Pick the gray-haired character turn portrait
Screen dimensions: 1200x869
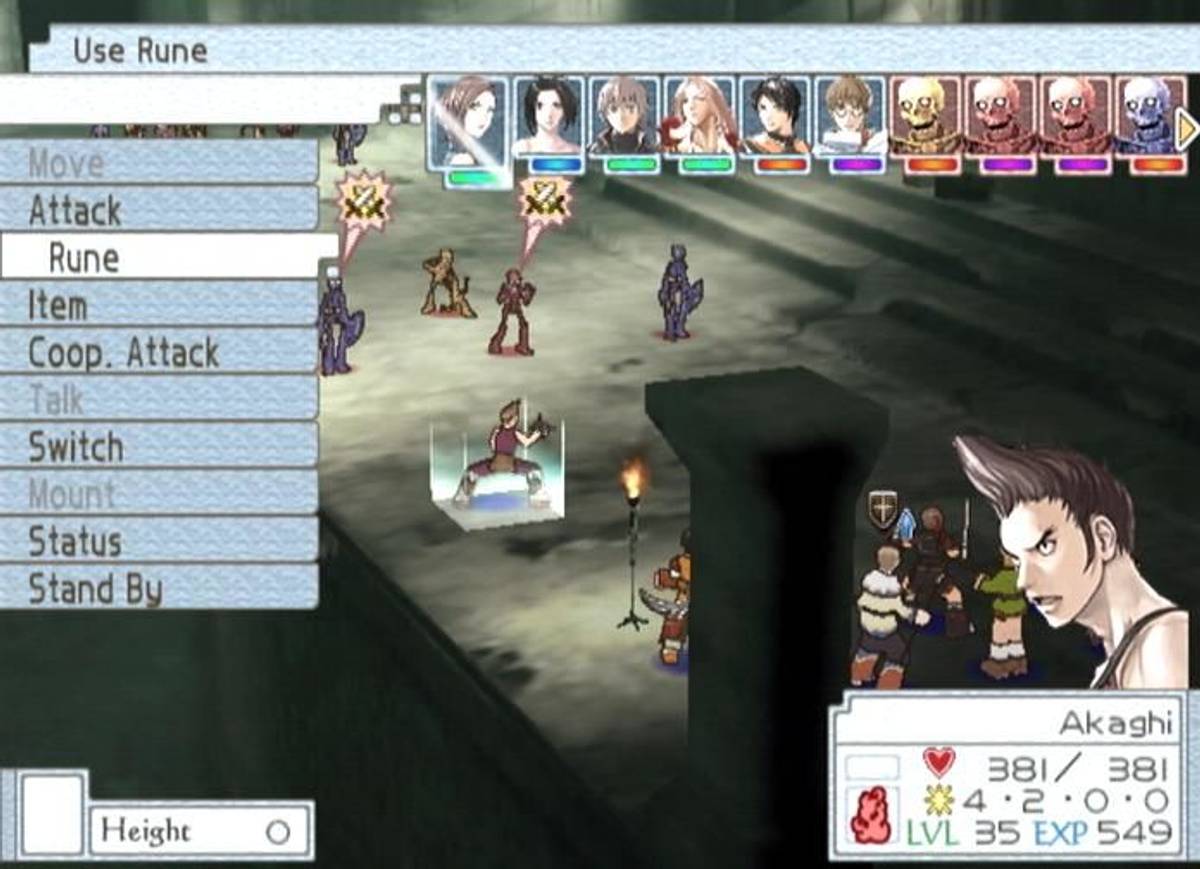point(624,118)
